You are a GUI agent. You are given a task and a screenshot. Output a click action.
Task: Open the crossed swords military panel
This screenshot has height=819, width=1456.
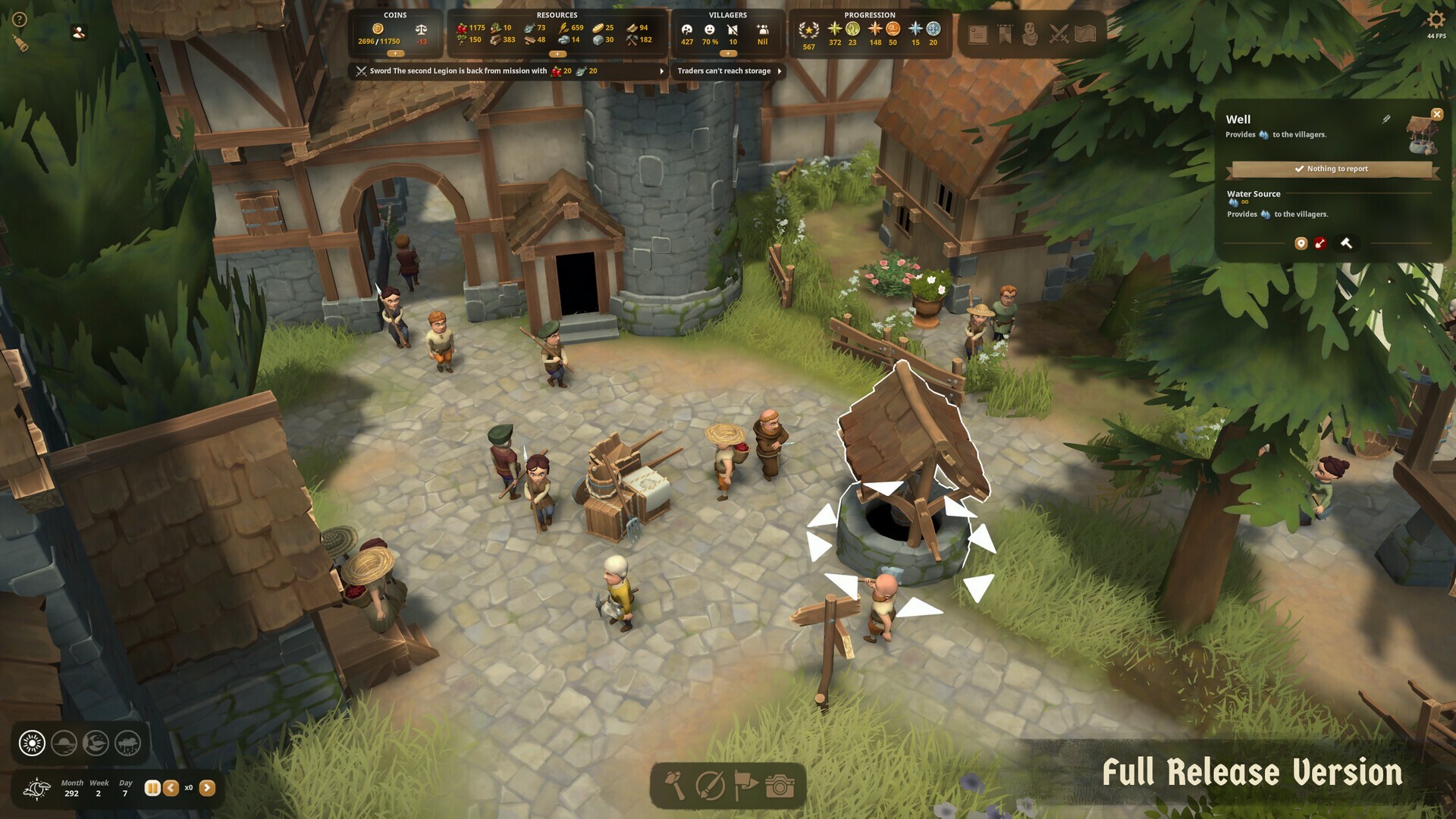1059,33
